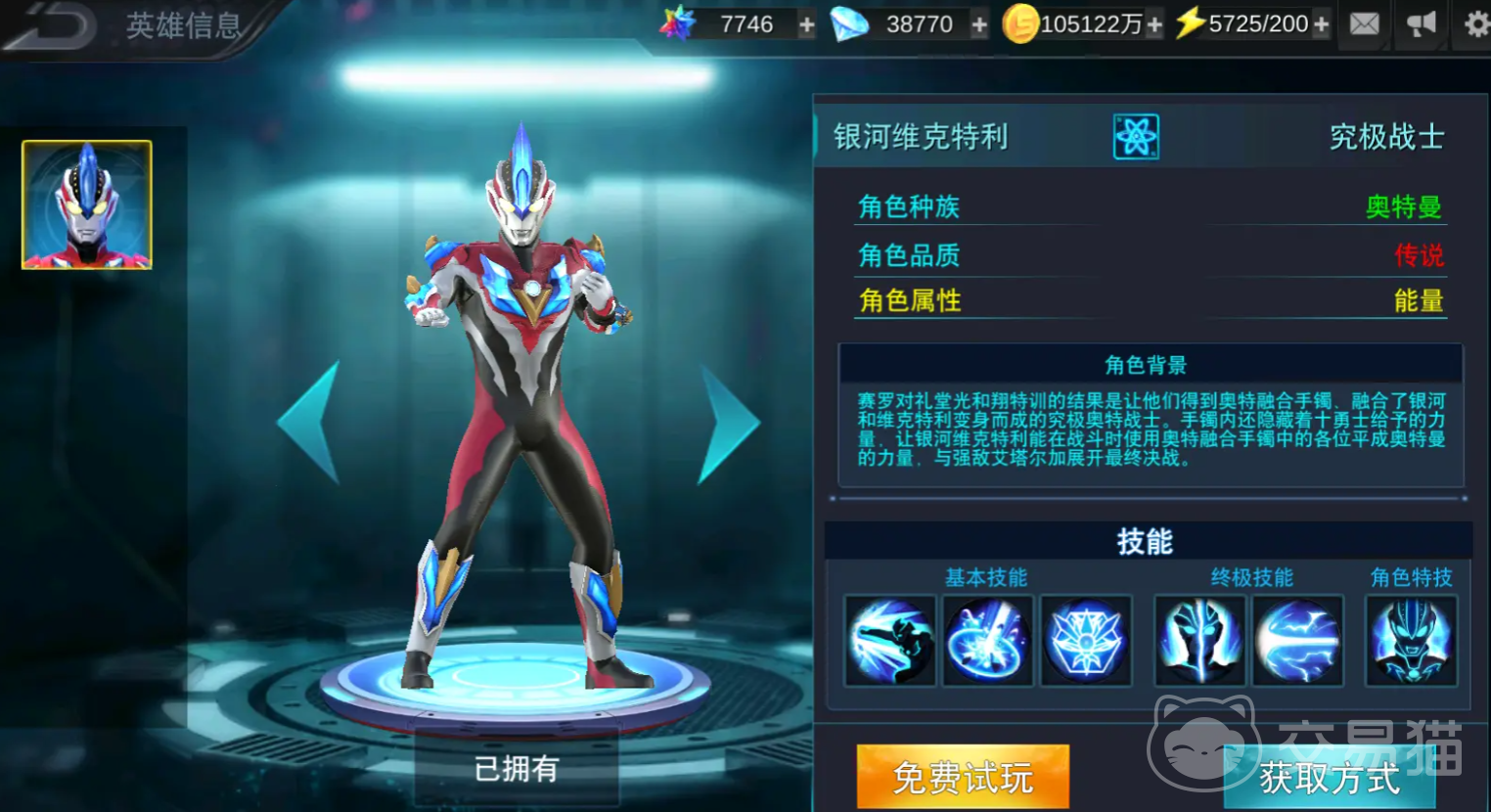Image resolution: width=1491 pixels, height=812 pixels.
Task: Click the 英雄信息 header tab
Action: (x=181, y=26)
